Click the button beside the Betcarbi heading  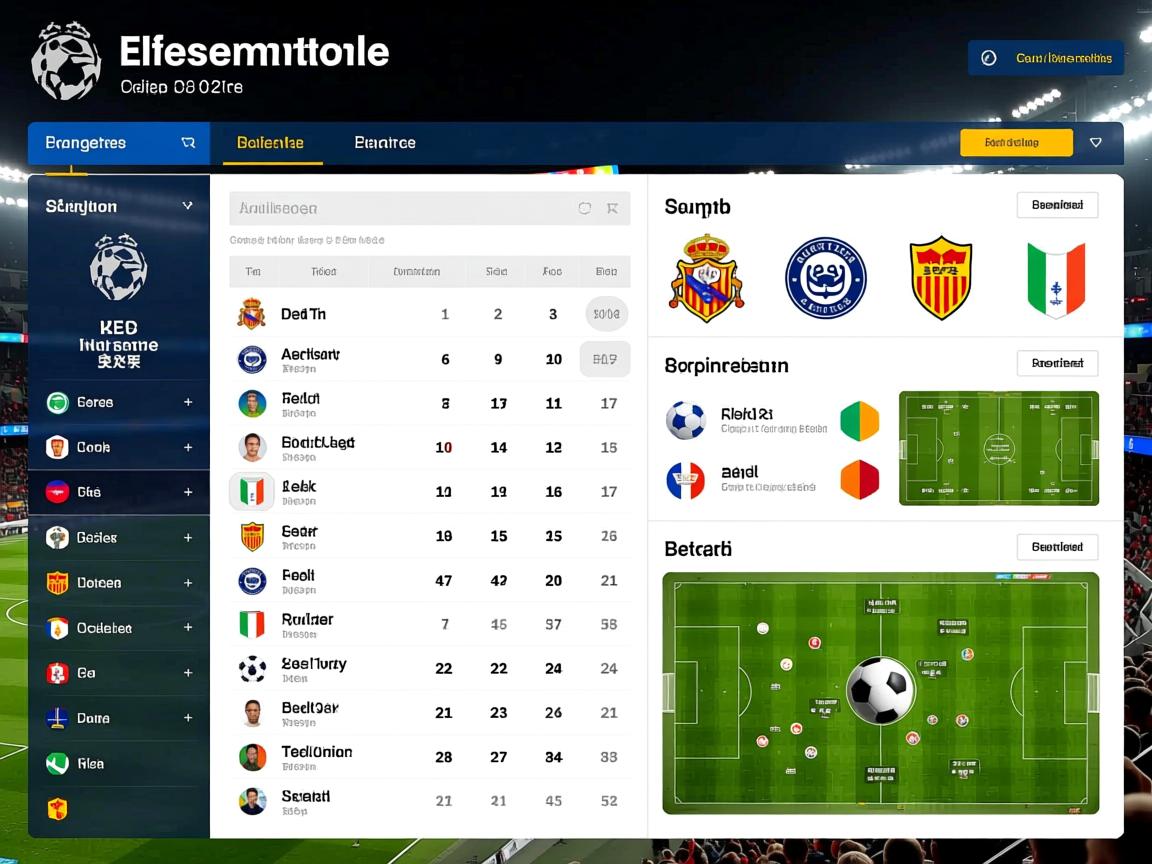1057,547
